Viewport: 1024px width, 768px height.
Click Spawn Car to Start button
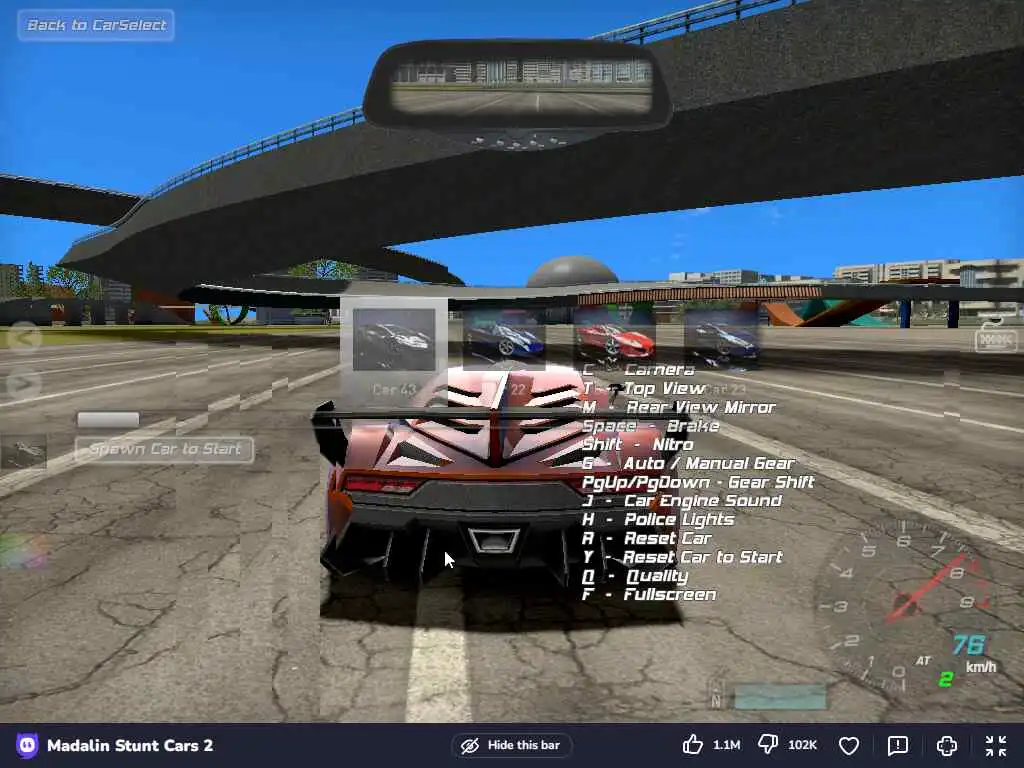pos(165,449)
